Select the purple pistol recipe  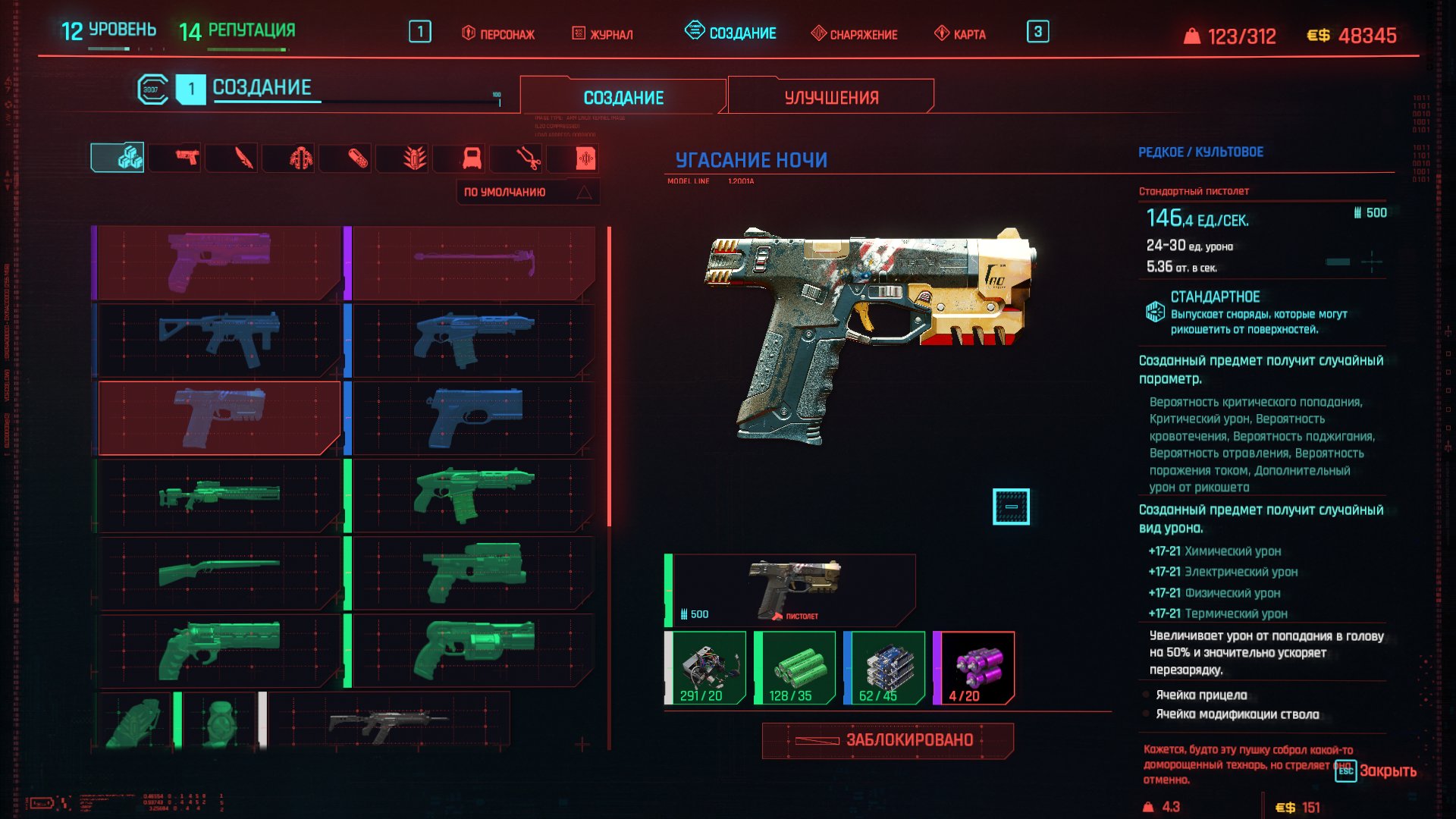coord(219,262)
